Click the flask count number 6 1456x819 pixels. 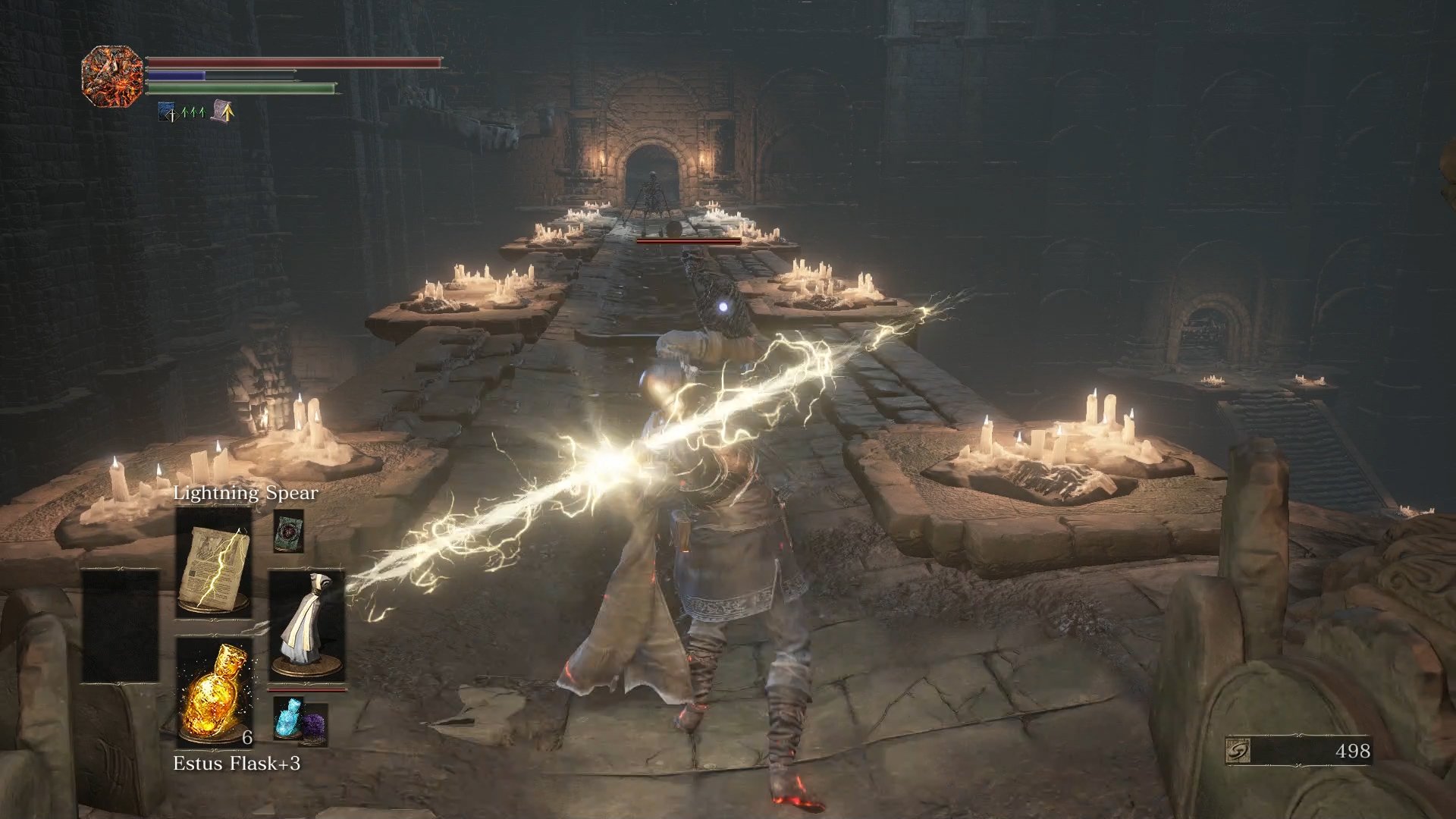tap(247, 738)
